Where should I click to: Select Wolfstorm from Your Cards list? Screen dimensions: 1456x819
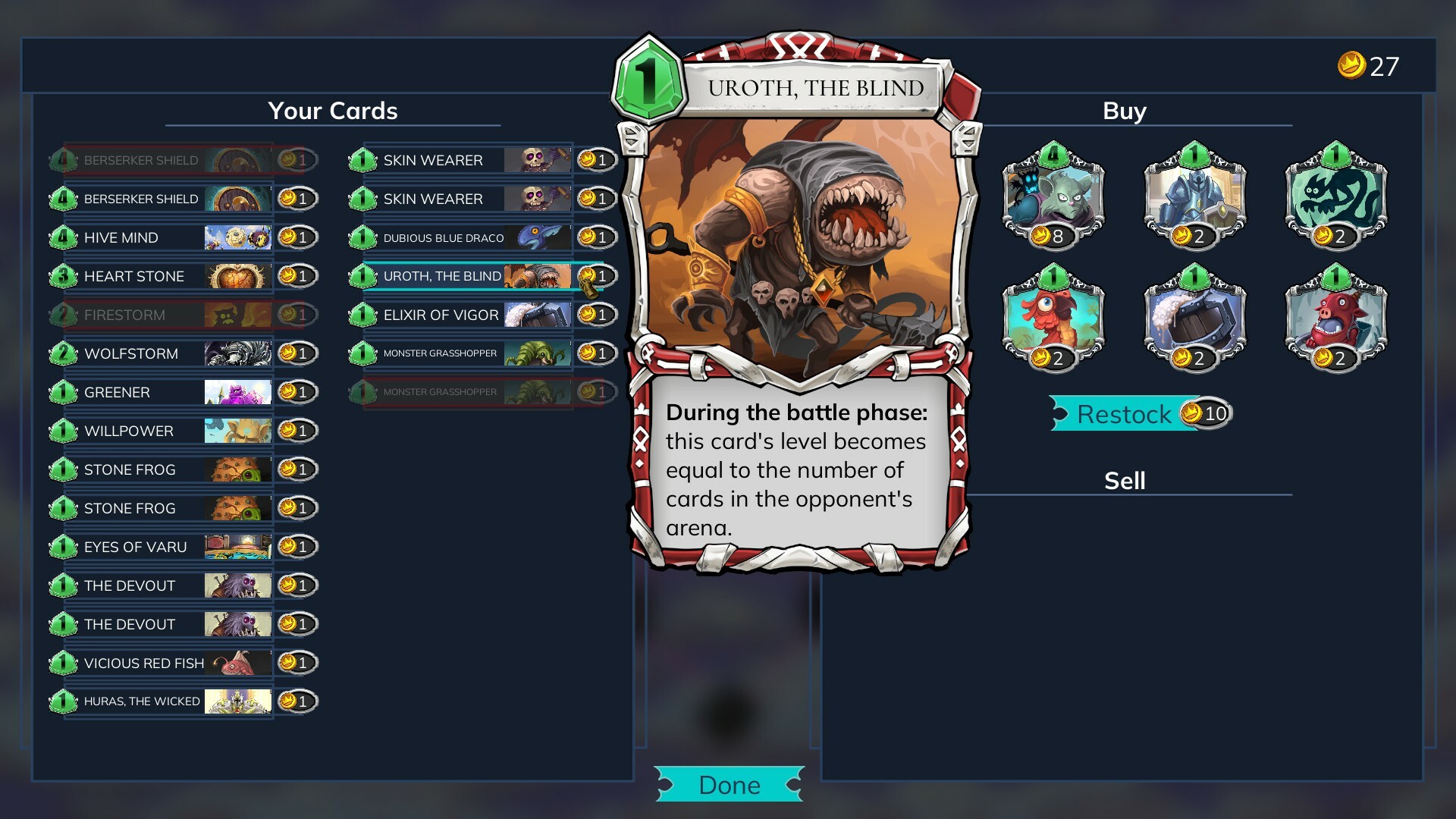tap(152, 353)
